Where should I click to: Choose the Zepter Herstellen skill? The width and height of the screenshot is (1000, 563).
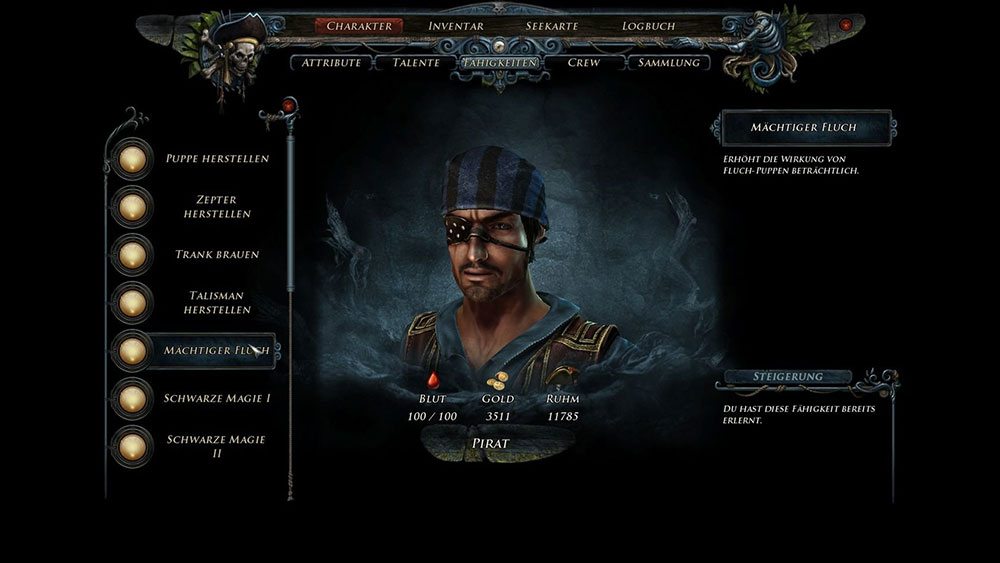tap(216, 207)
